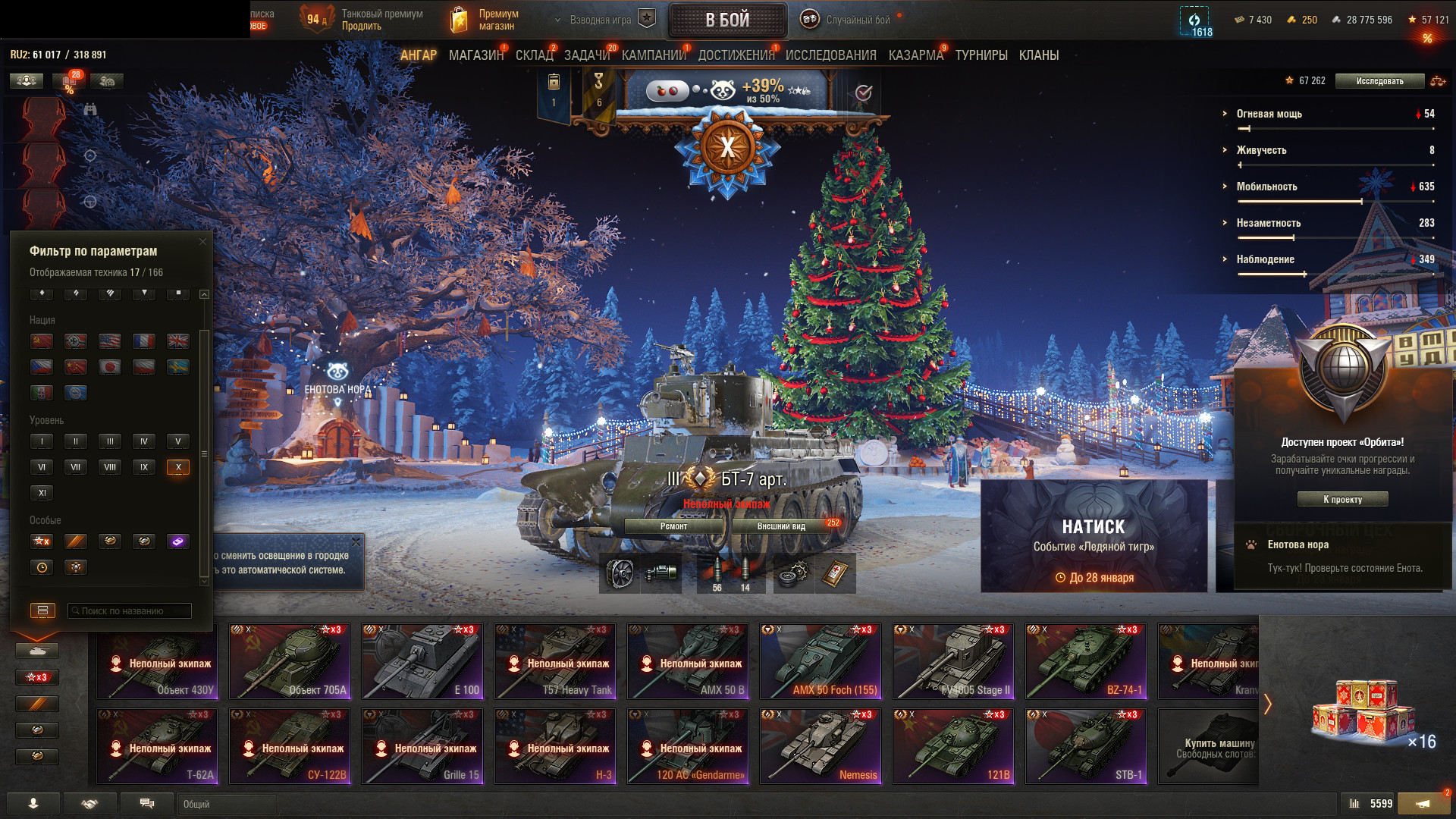Select the AMX 50 Foch (155) card
The width and height of the screenshot is (1456, 819).
(x=821, y=661)
